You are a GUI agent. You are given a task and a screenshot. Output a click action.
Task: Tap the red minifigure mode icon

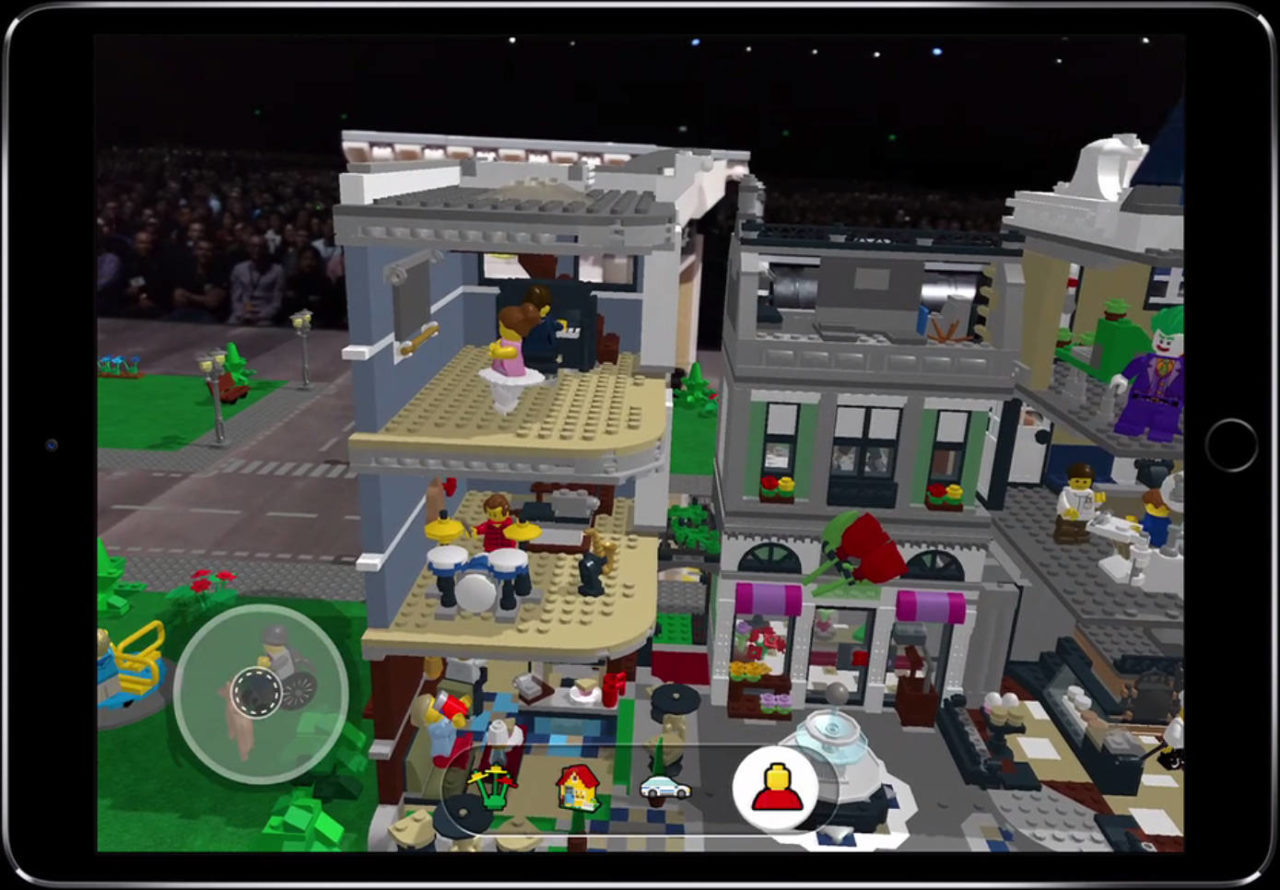776,787
